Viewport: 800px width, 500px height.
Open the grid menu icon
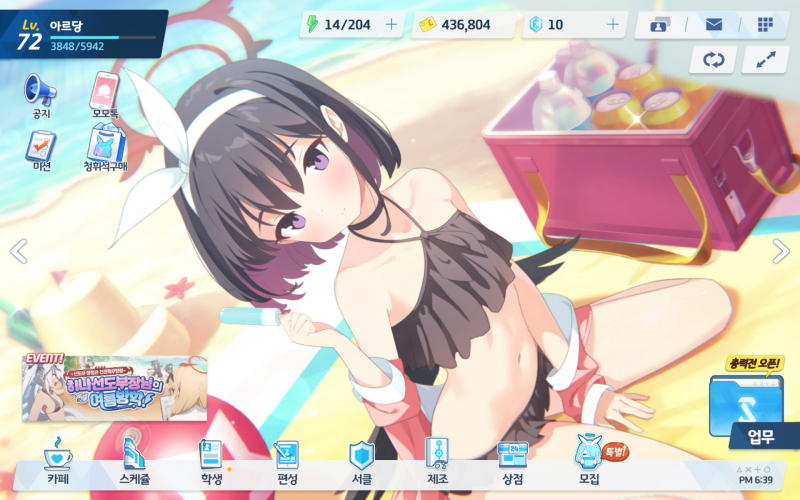765,25
